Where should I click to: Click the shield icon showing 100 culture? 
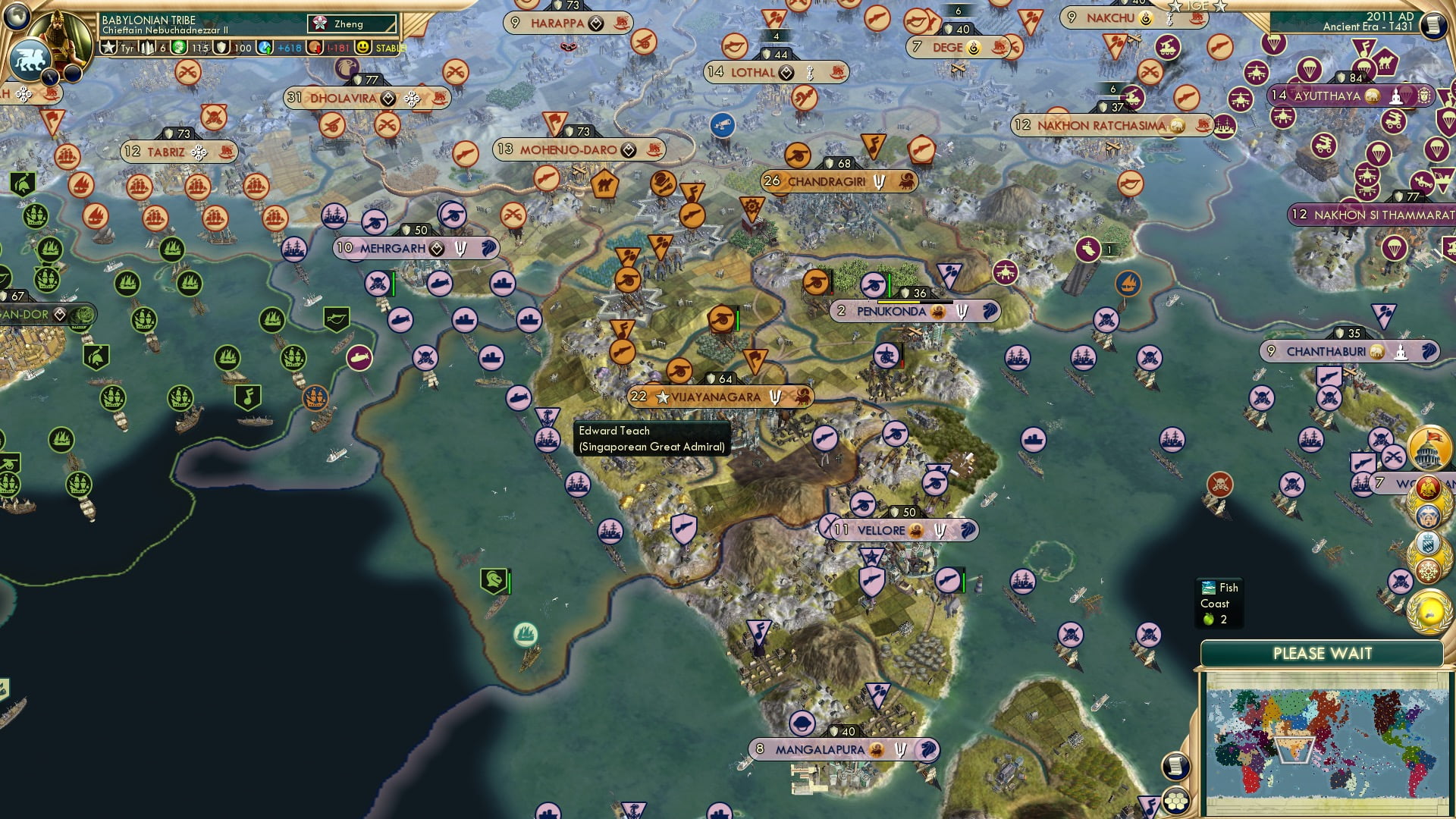pos(221,47)
